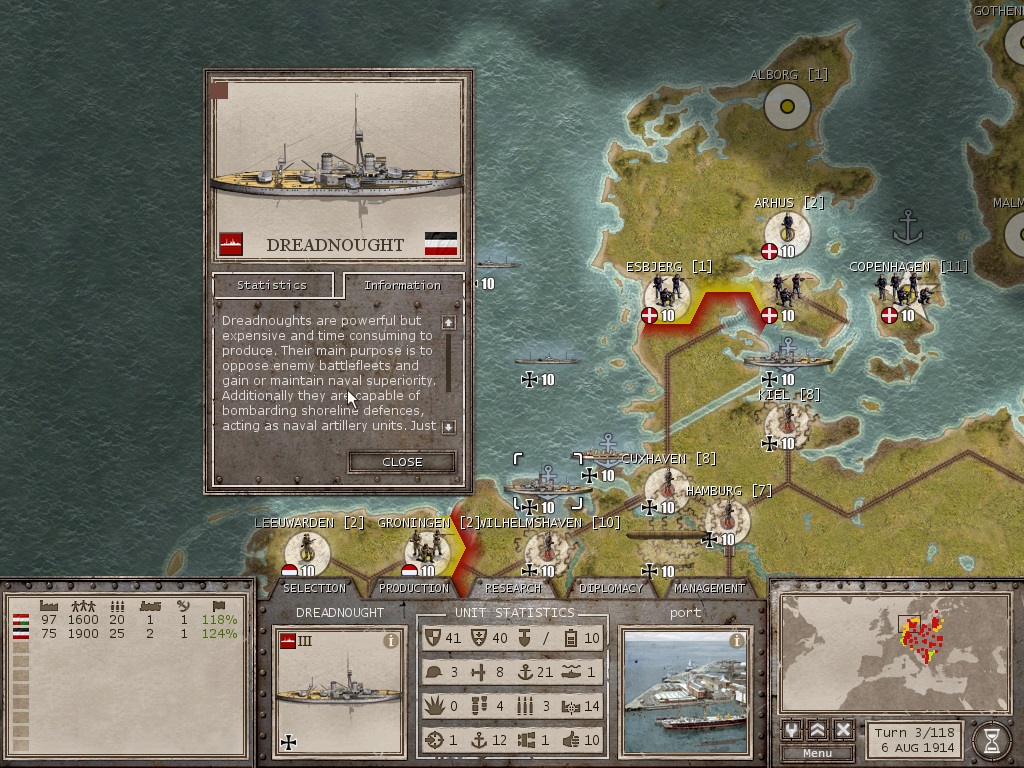This screenshot has height=768, width=1024.
Task: Switch to the Statistics tab
Action: tap(272, 285)
